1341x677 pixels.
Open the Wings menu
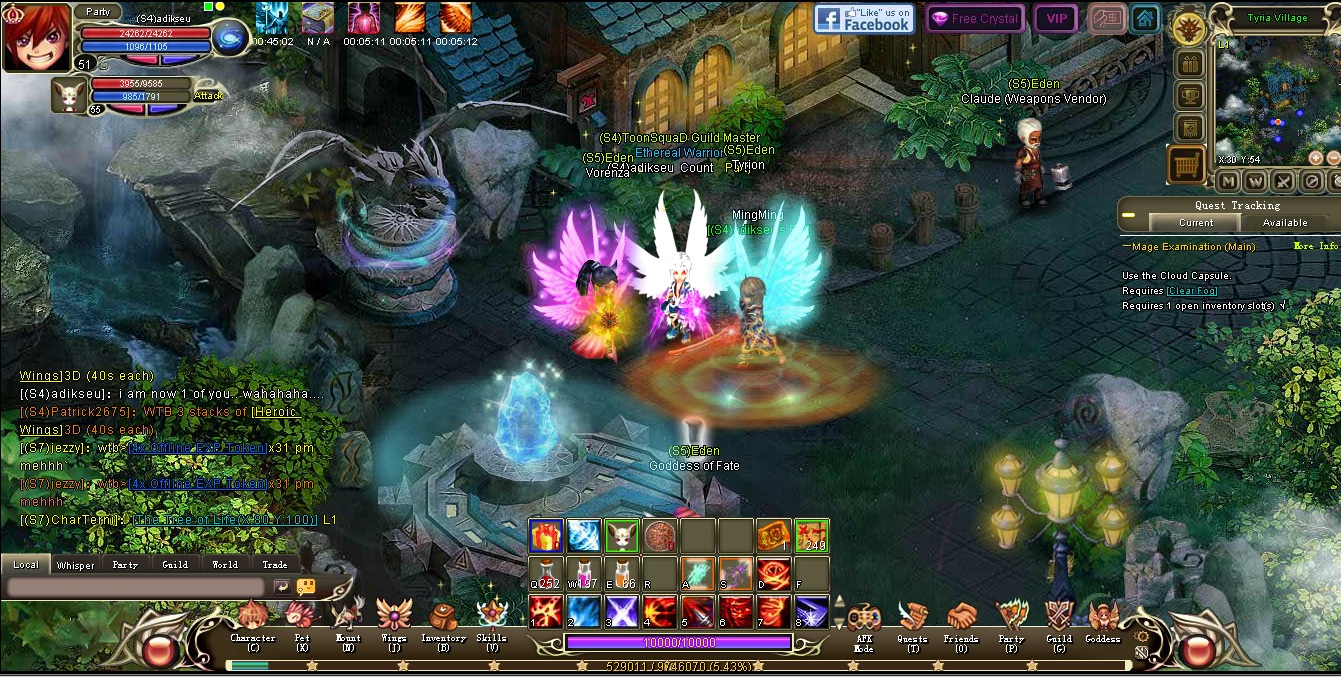pyautogui.click(x=394, y=616)
